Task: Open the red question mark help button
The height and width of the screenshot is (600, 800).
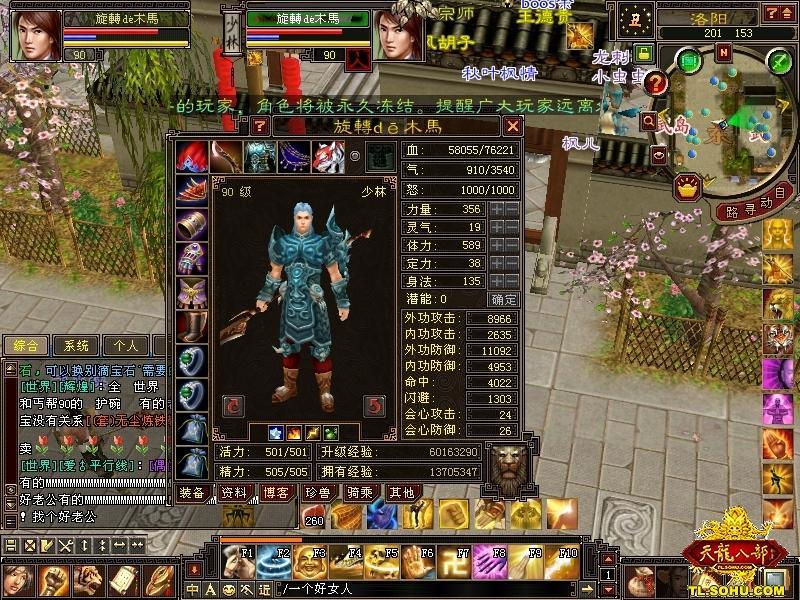Action: coord(655,83)
